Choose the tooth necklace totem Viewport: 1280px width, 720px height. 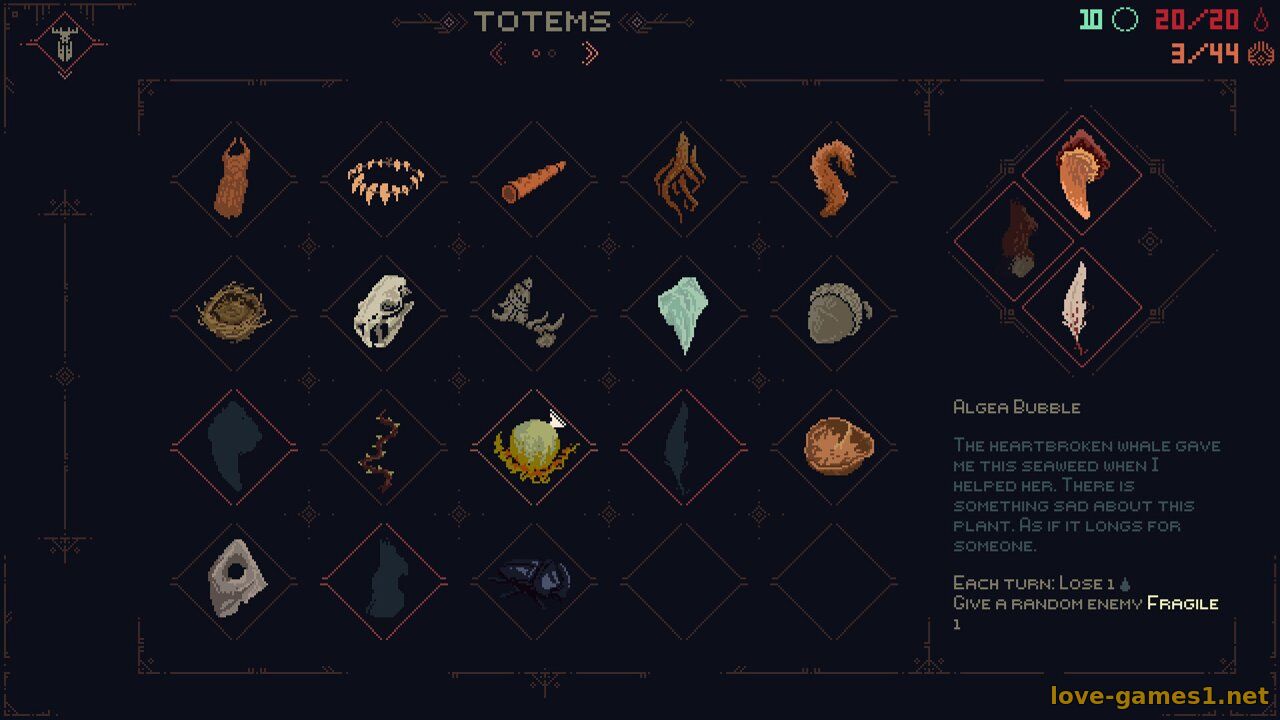pyautogui.click(x=385, y=180)
